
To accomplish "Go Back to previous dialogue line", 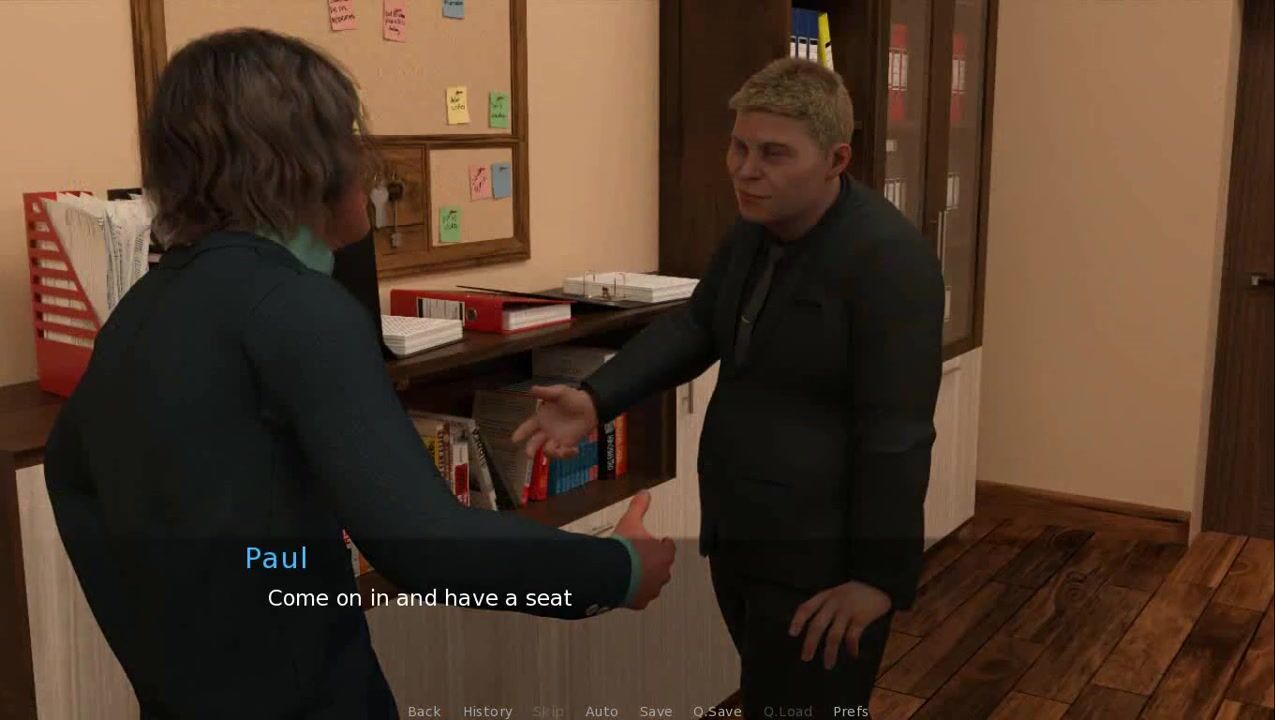I will pyautogui.click(x=424, y=711).
